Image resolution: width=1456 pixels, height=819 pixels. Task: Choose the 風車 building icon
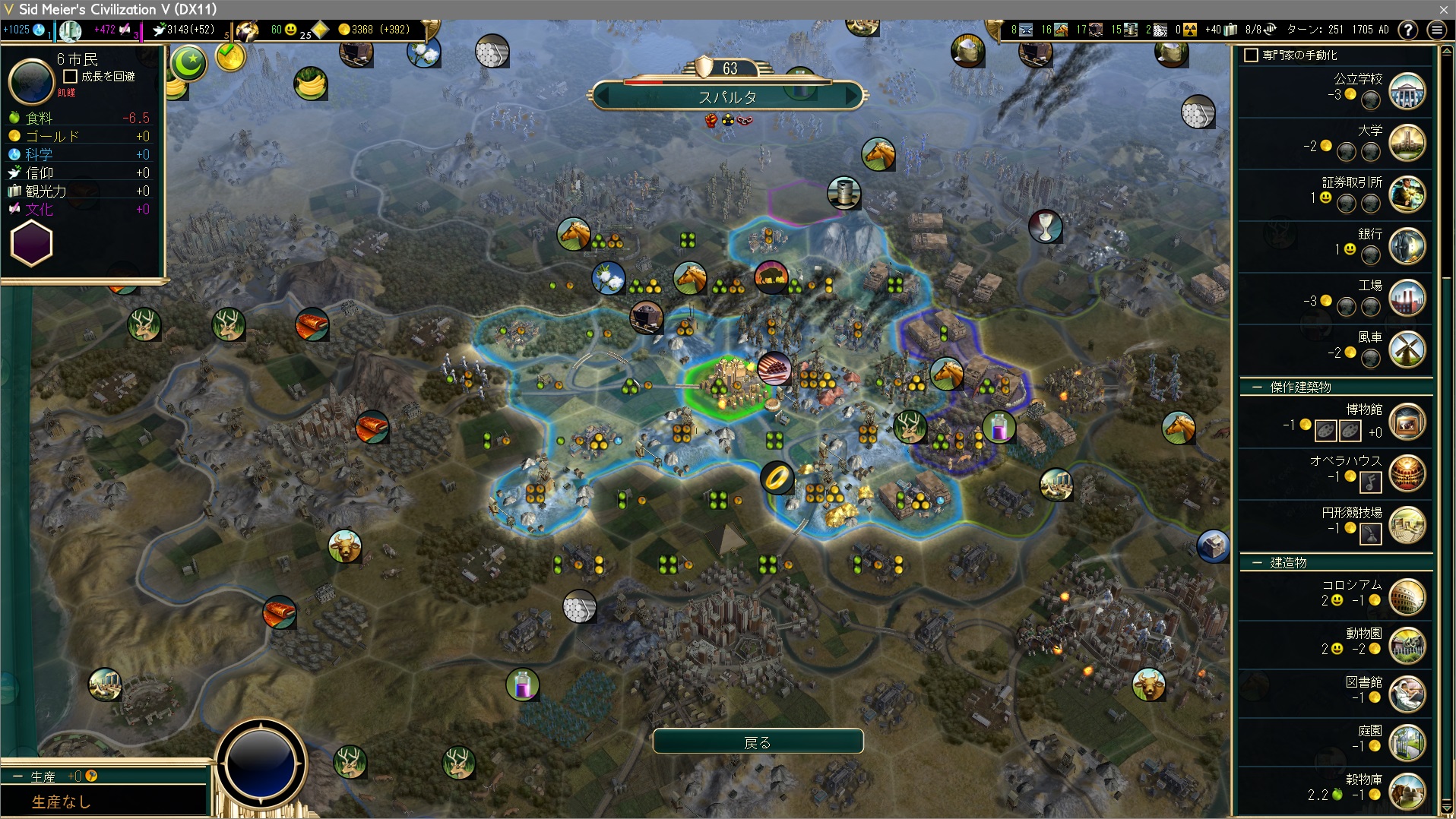click(x=1407, y=349)
